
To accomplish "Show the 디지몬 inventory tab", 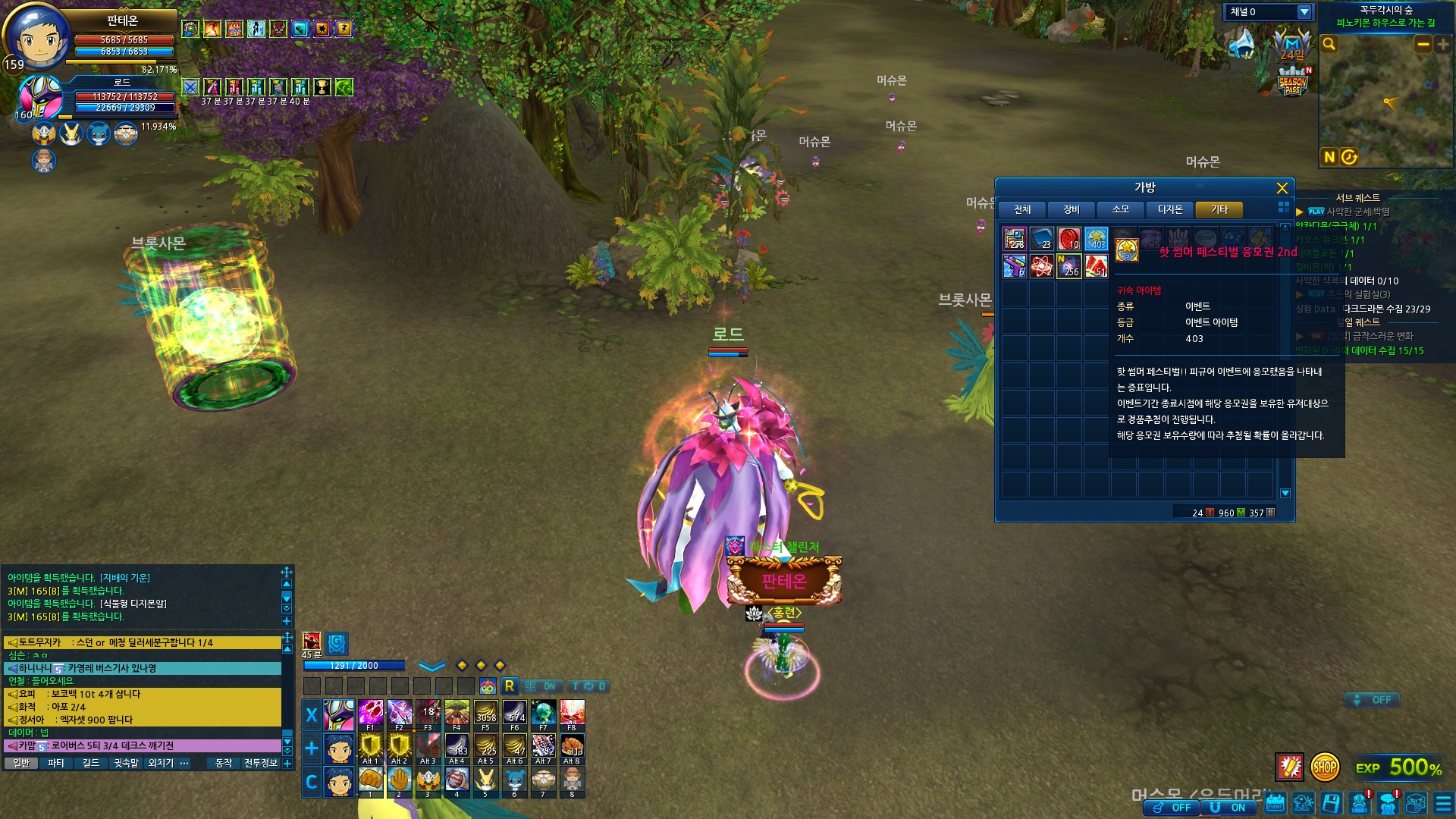I will (1170, 209).
